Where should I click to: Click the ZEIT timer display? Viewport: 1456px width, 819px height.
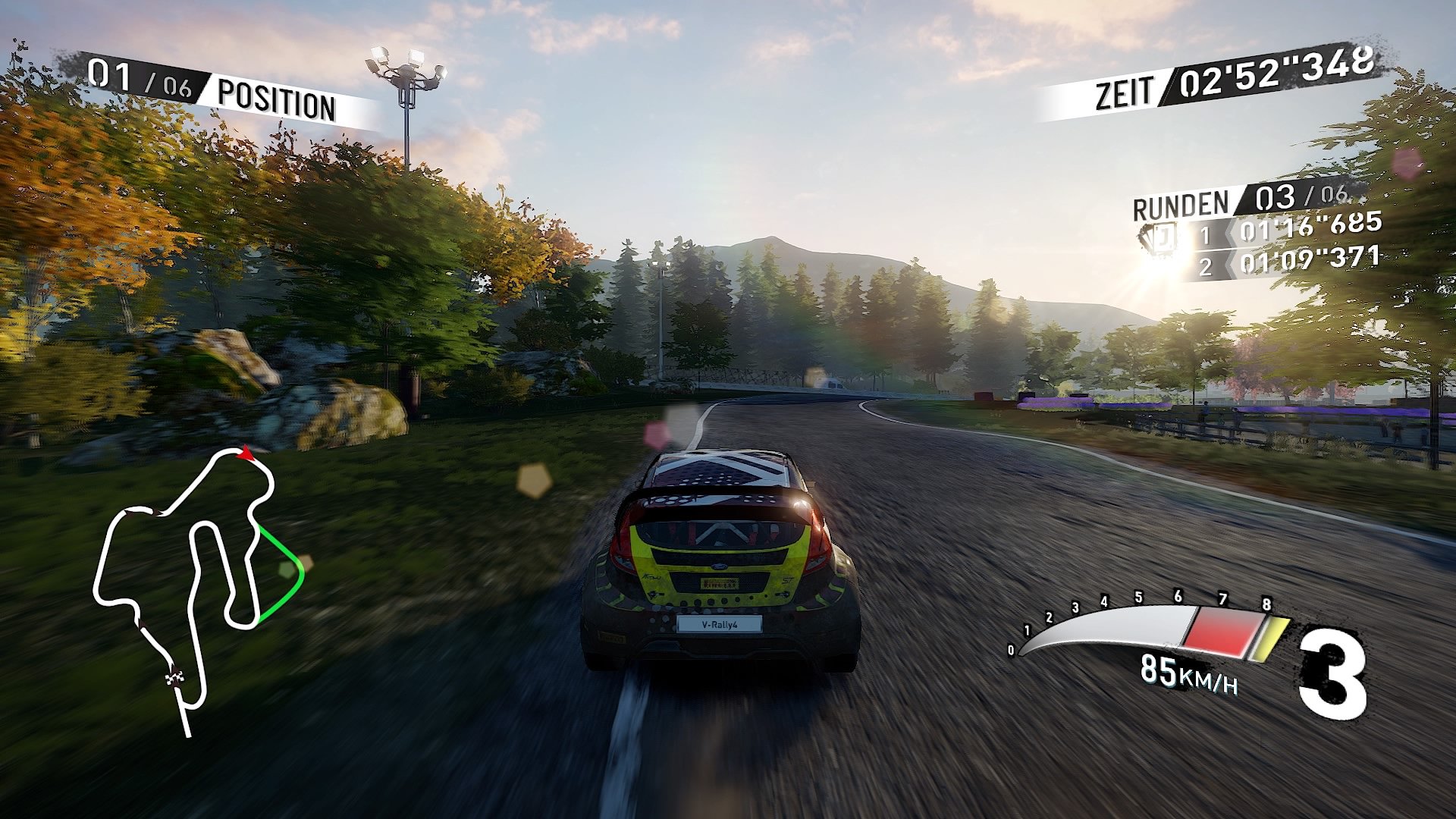tap(1274, 72)
